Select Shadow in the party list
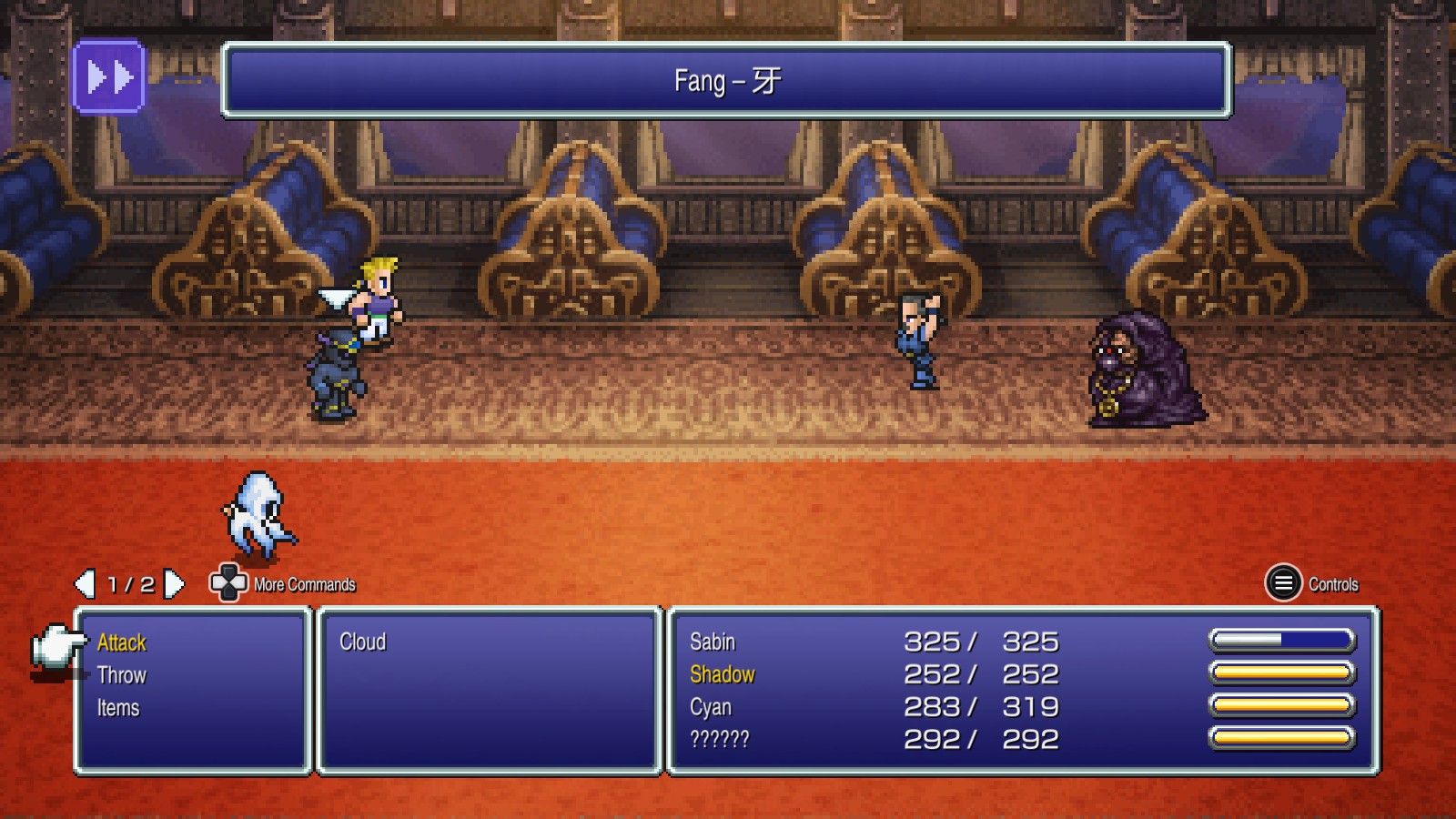1456x819 pixels. coord(722,675)
